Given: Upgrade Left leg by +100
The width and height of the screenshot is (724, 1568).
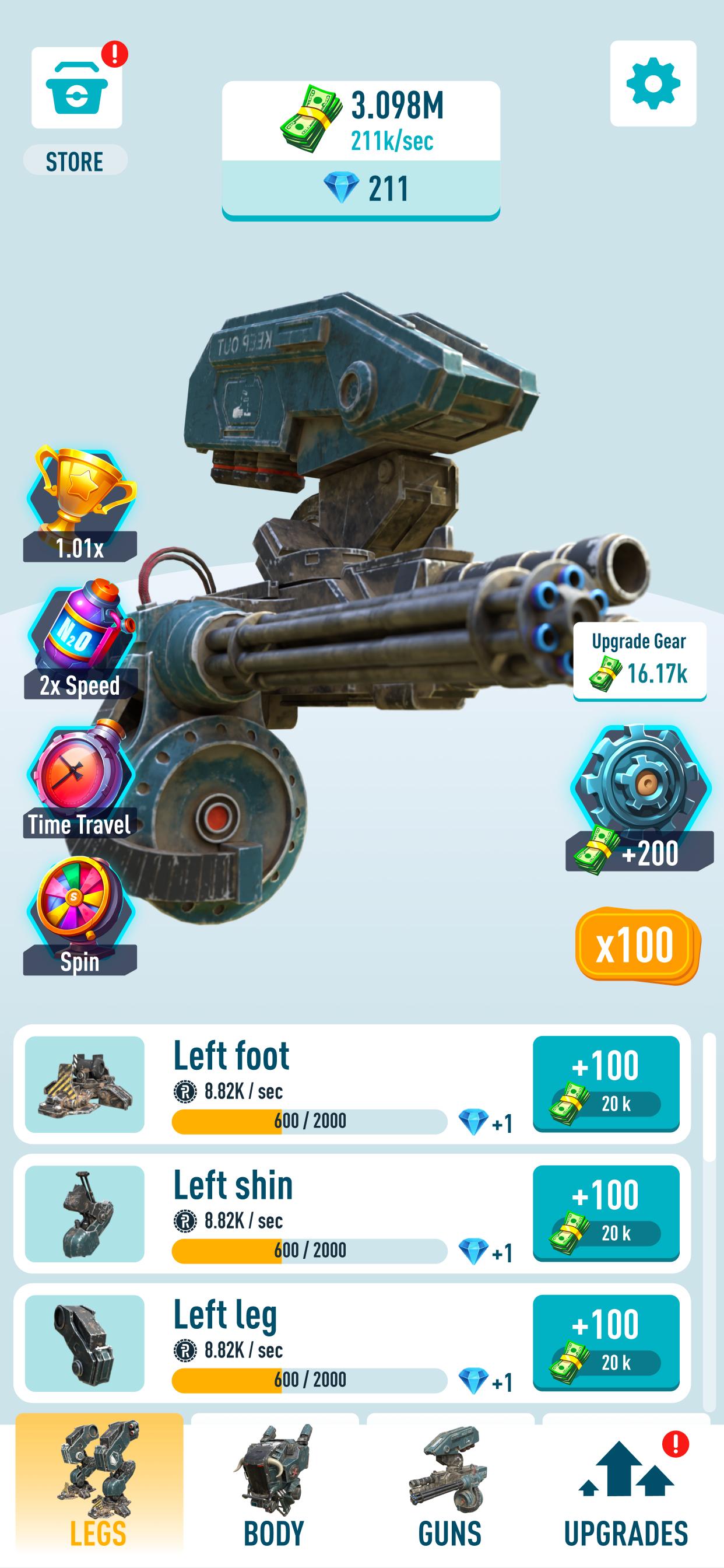Looking at the screenshot, I should pos(606,1343).
